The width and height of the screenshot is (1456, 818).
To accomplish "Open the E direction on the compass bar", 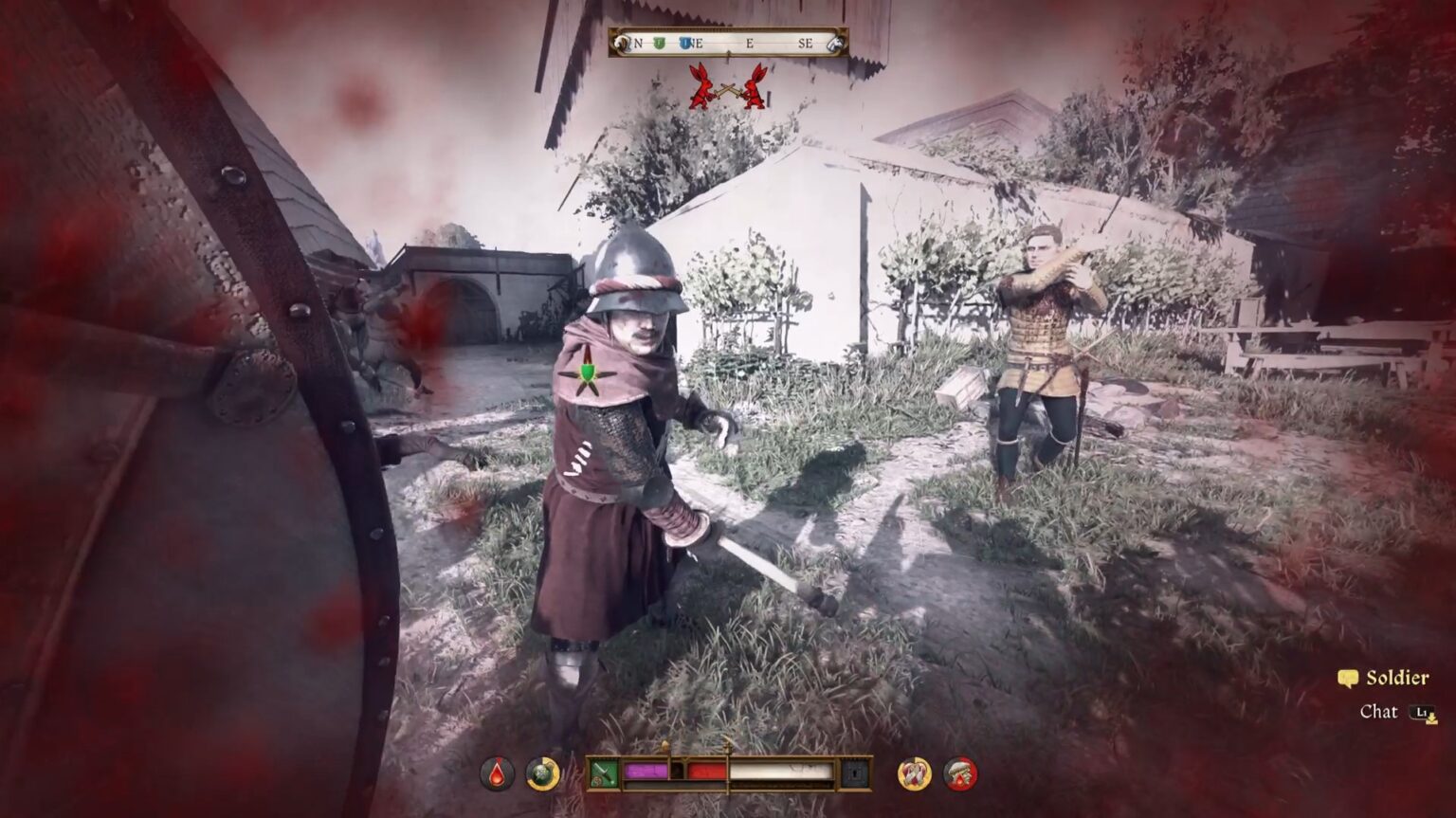I will click(749, 42).
